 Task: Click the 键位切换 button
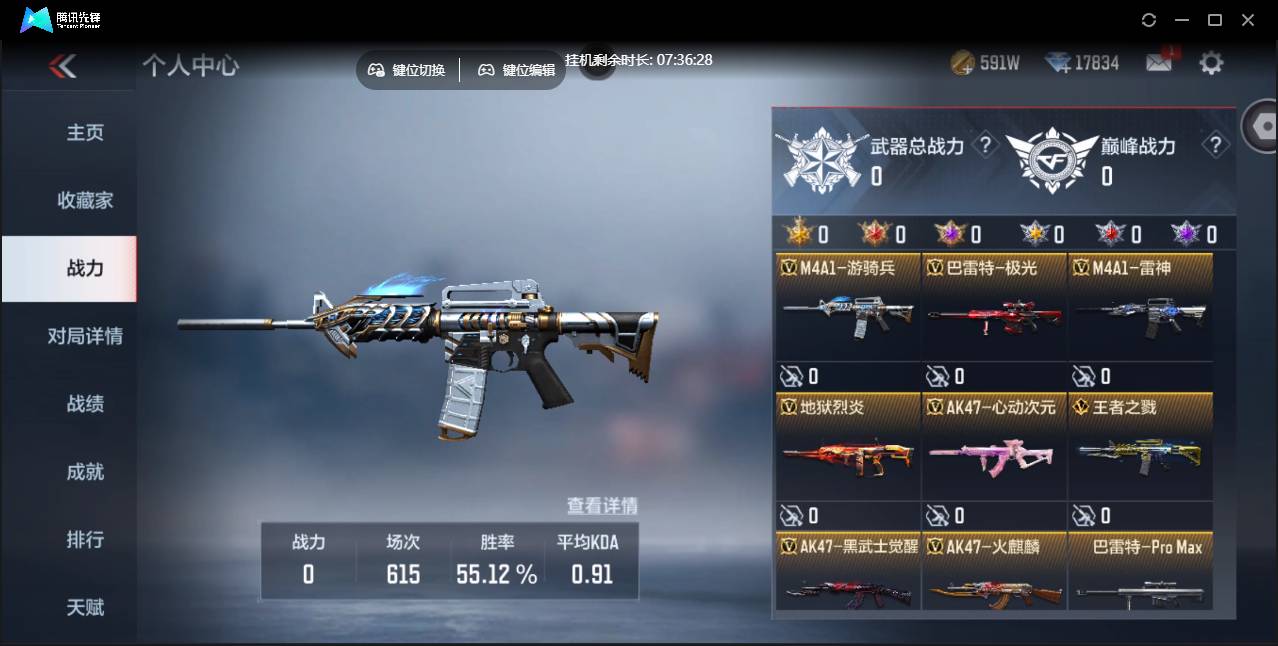click(x=407, y=70)
